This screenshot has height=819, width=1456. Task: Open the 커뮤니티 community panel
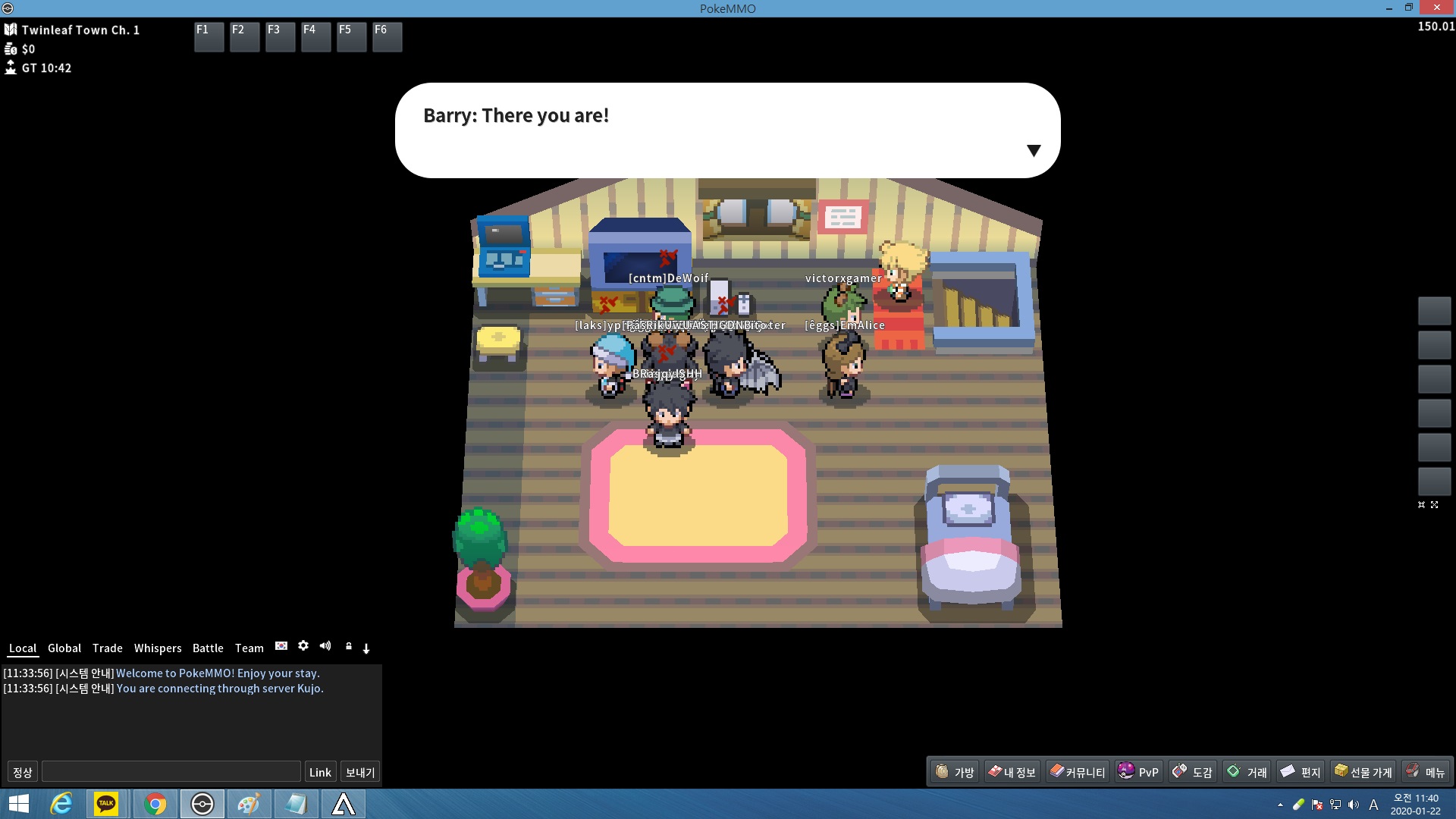[1077, 772]
